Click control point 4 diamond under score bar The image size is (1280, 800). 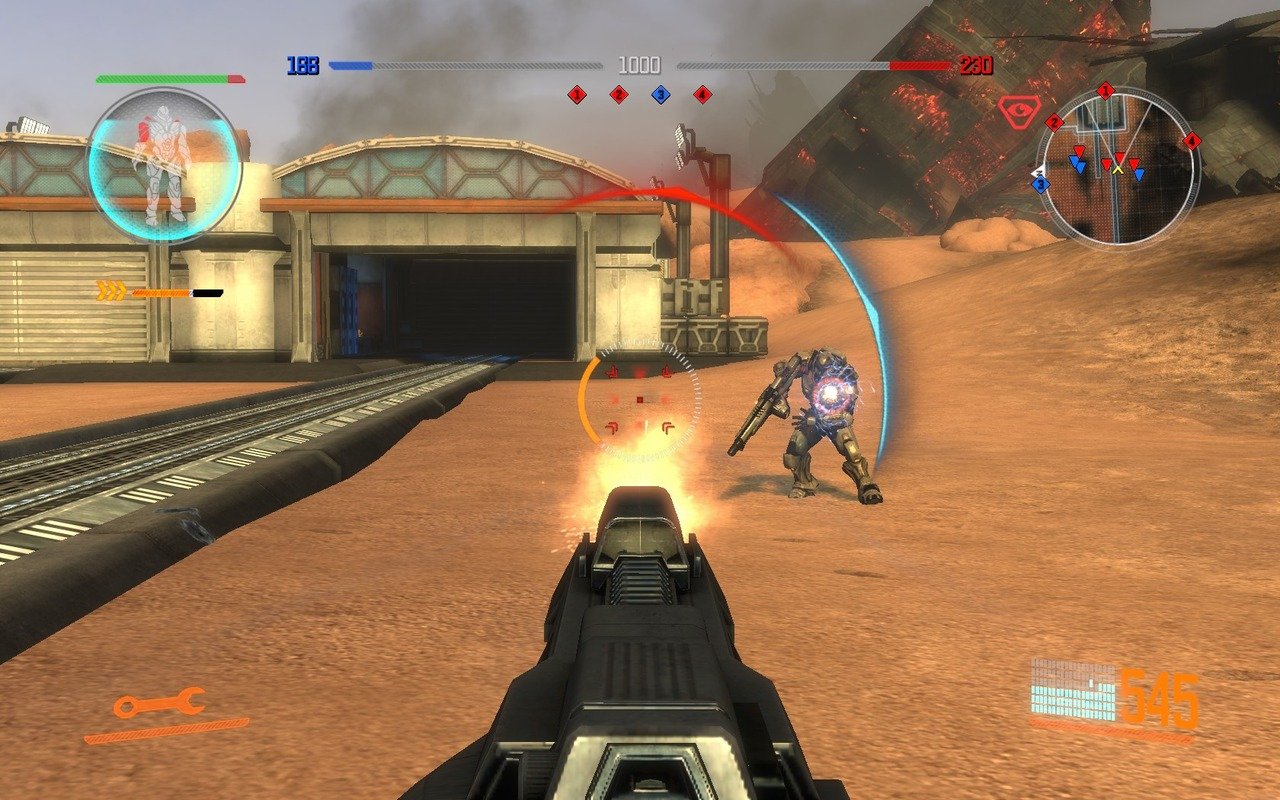703,95
